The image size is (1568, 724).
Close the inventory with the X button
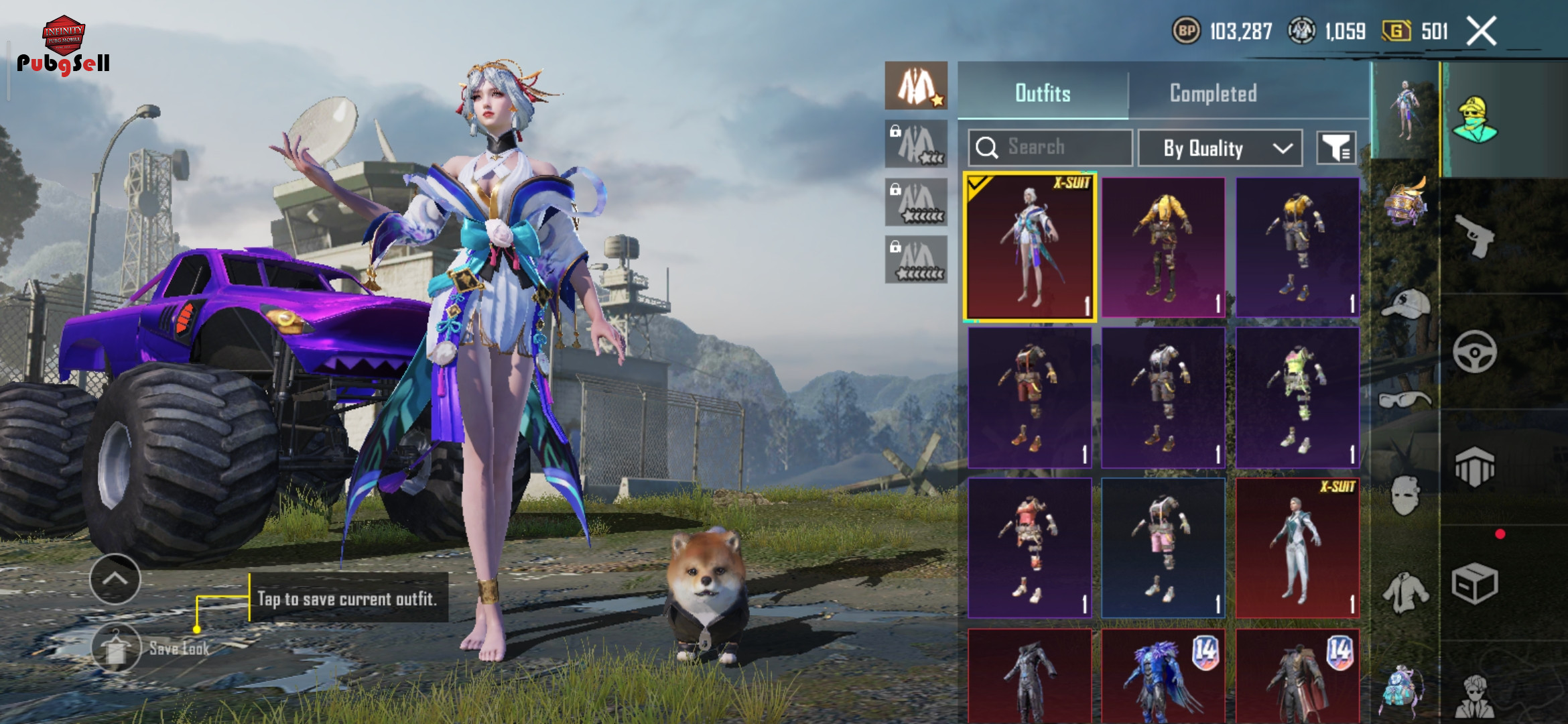[1482, 31]
